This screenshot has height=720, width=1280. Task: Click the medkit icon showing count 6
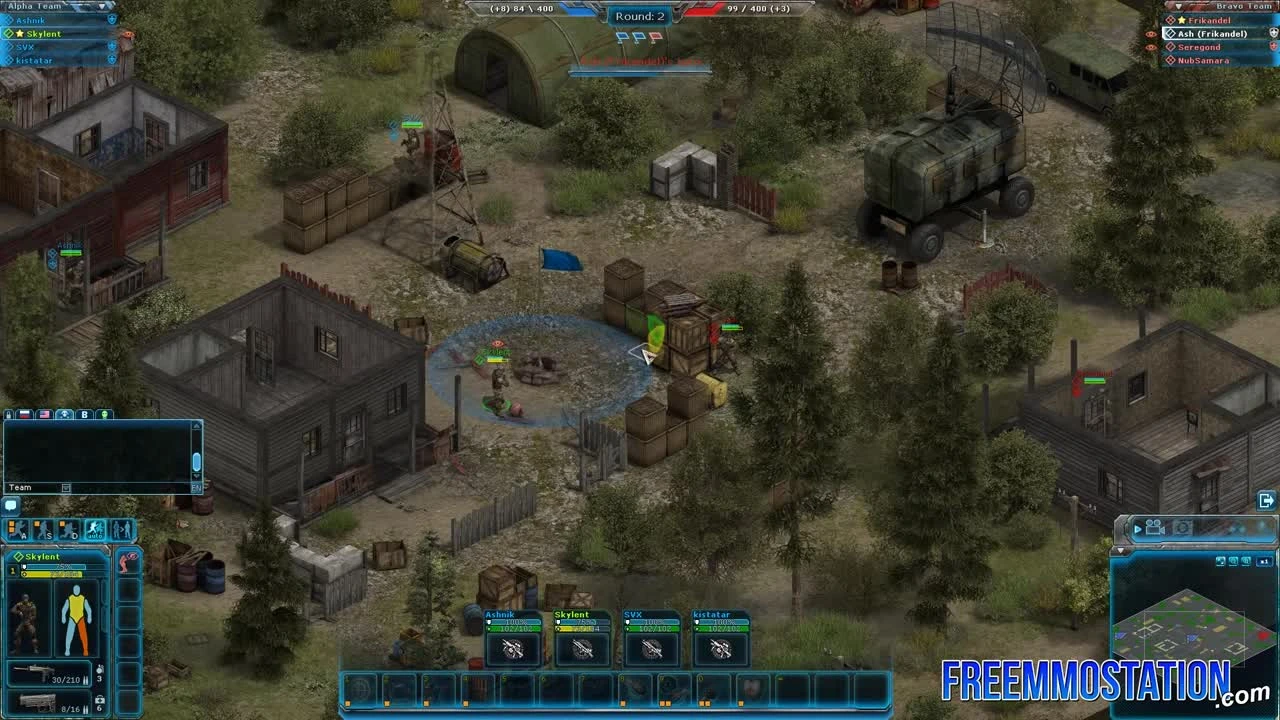[99, 702]
